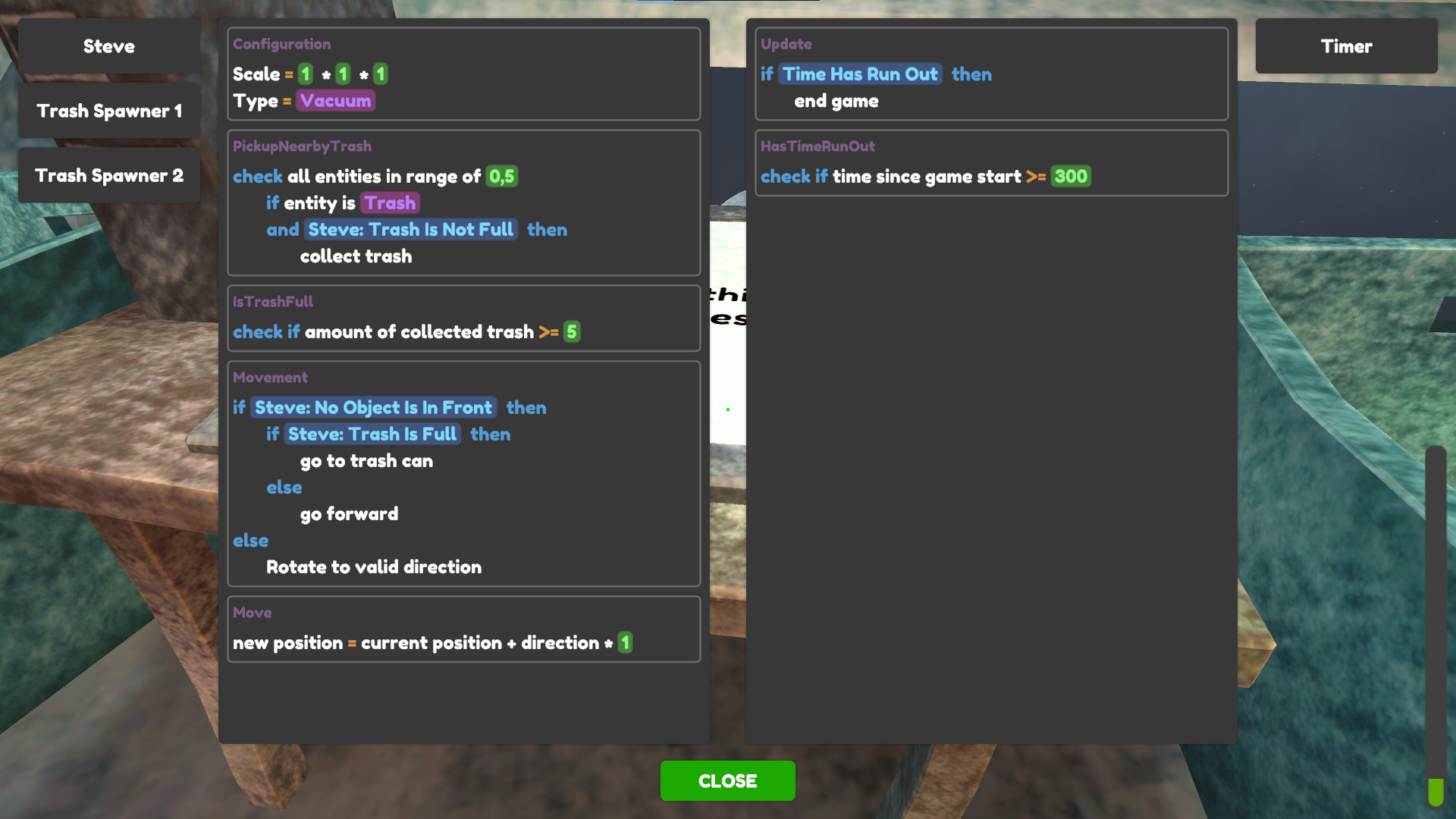The image size is (1456, 819).
Task: Click the Timer entity button
Action: (1346, 46)
